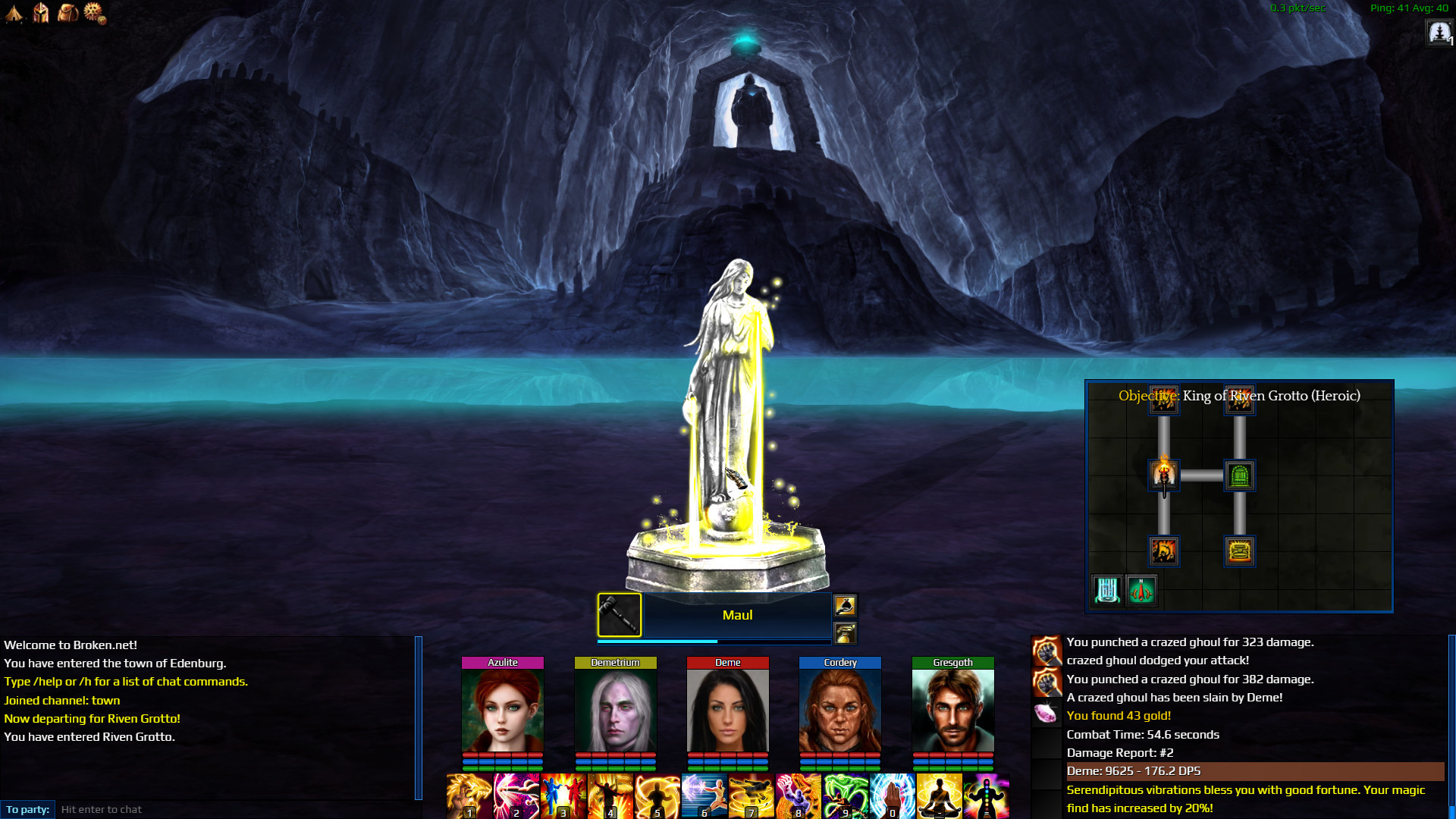Click the green door room on minimap

pos(1239,476)
